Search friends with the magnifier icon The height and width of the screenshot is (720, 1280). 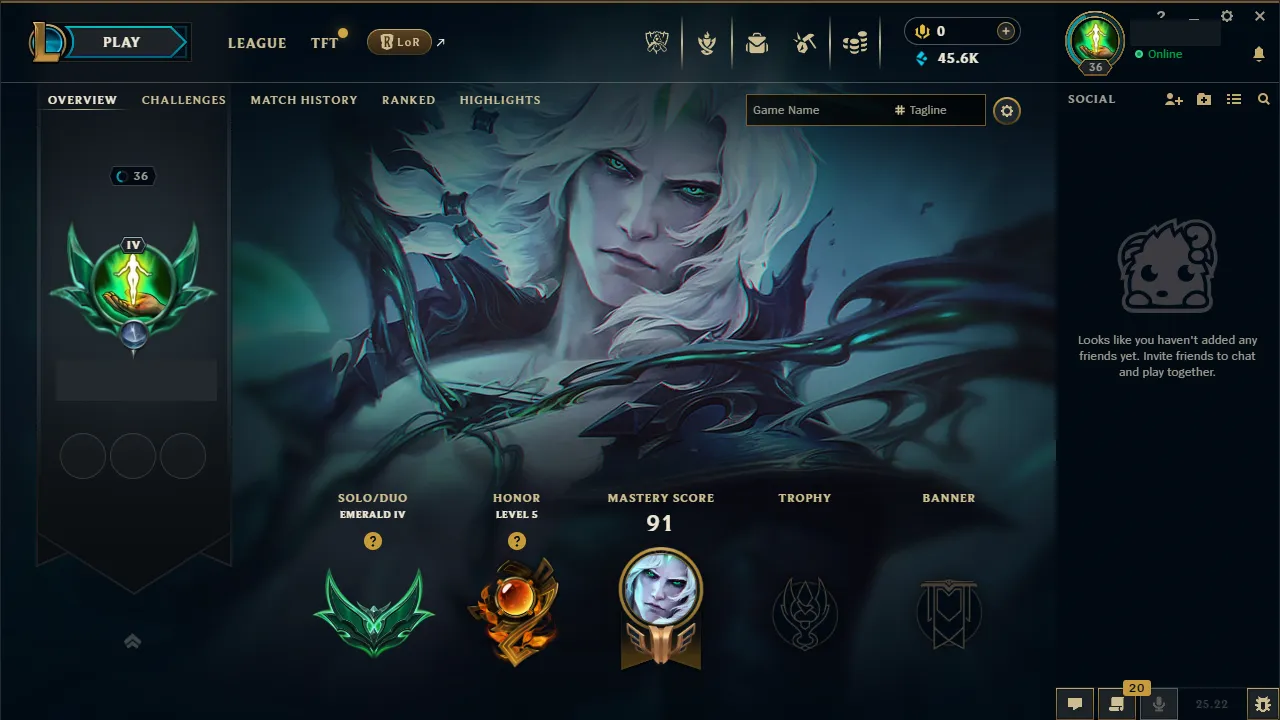[1263, 99]
